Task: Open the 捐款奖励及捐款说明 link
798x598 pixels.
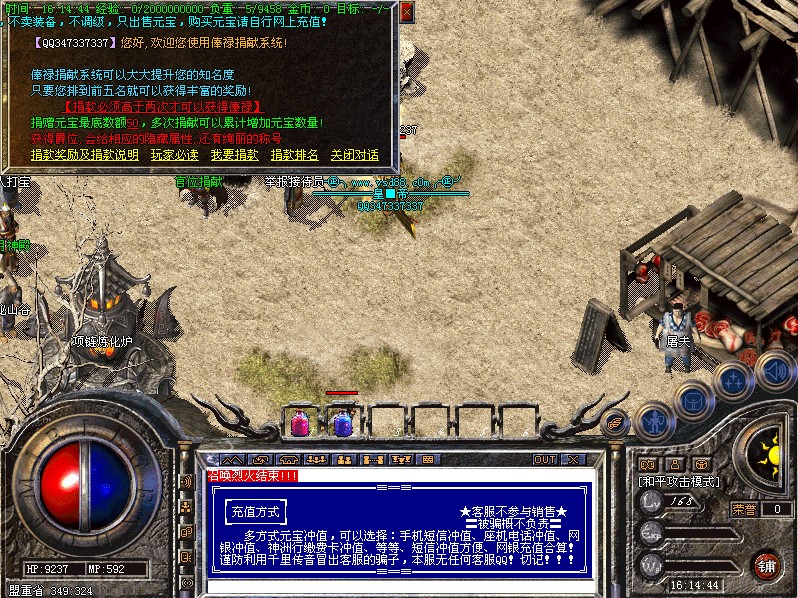Action: pyautogui.click(x=84, y=155)
